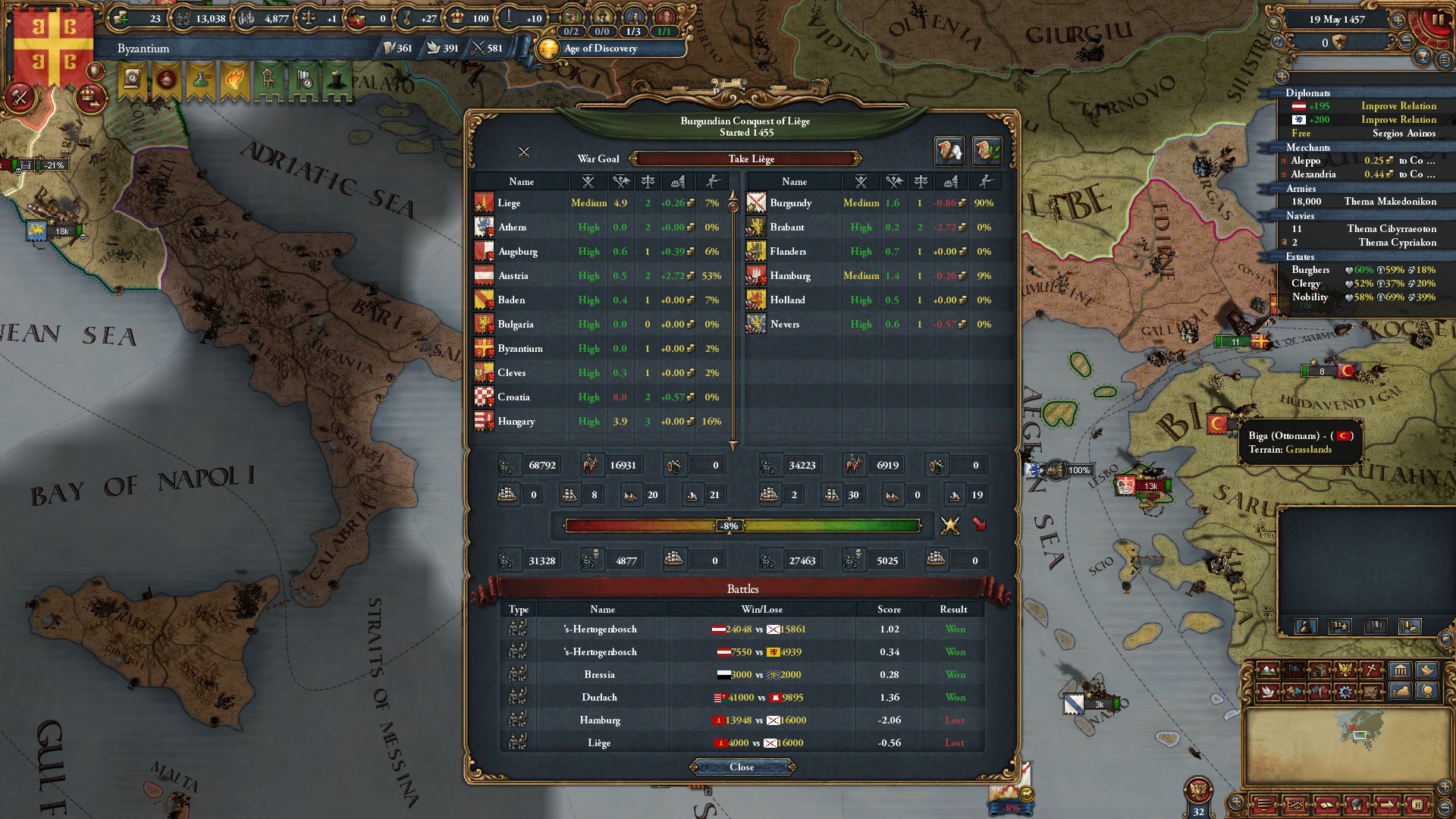The width and height of the screenshot is (1456, 819).
Task: Select the diplomatic mapmode dove icon
Action: 1267,691
